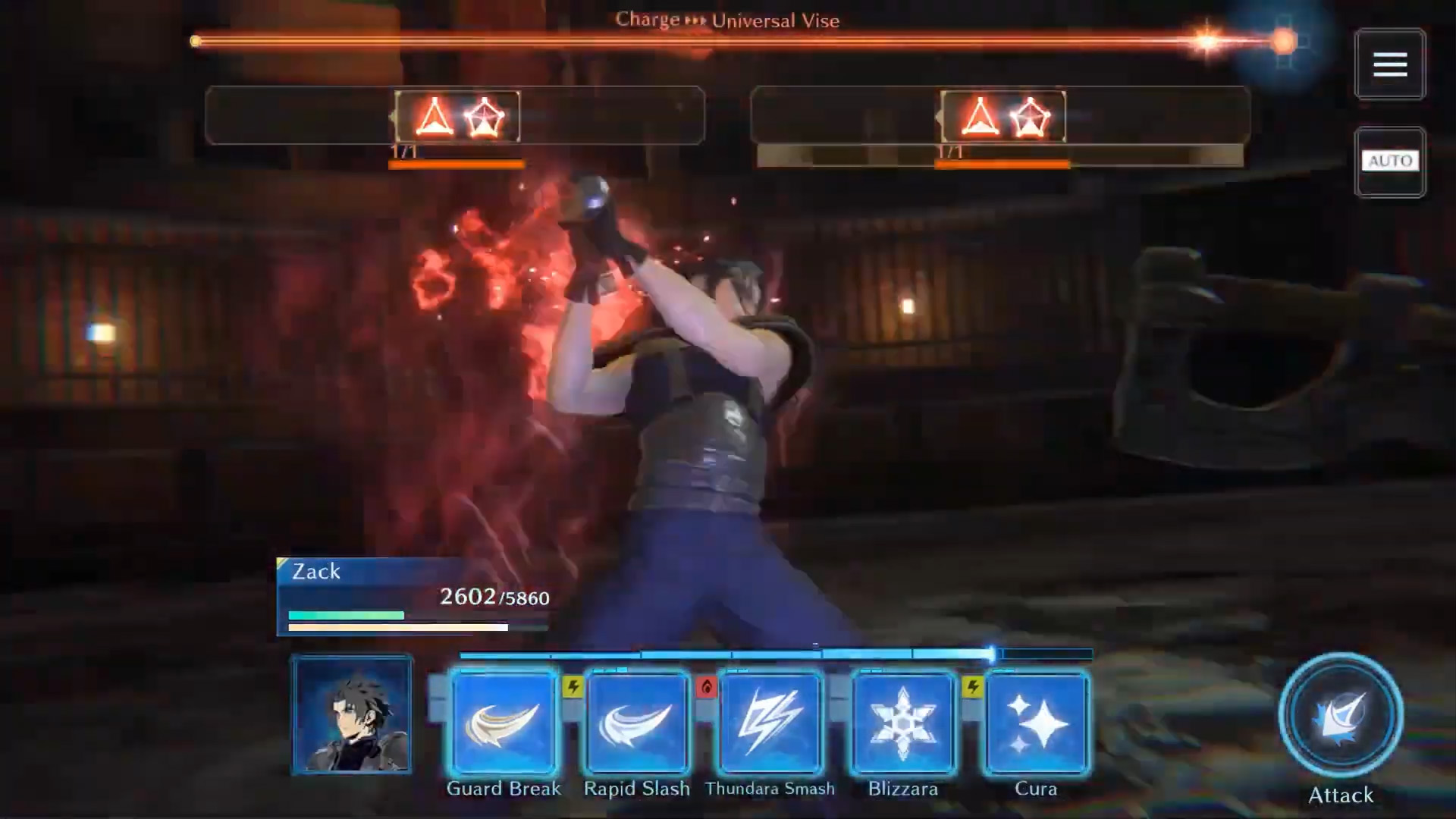
Task: Click the triangle sigil above the left enemy
Action: tap(432, 118)
